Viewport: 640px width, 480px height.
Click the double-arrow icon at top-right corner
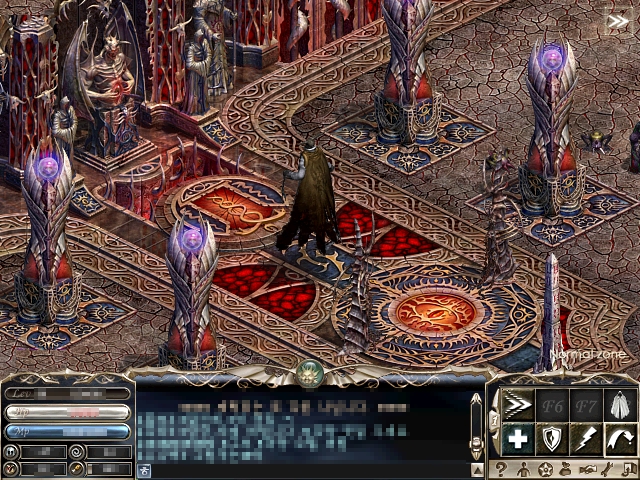pyautogui.click(x=618, y=21)
